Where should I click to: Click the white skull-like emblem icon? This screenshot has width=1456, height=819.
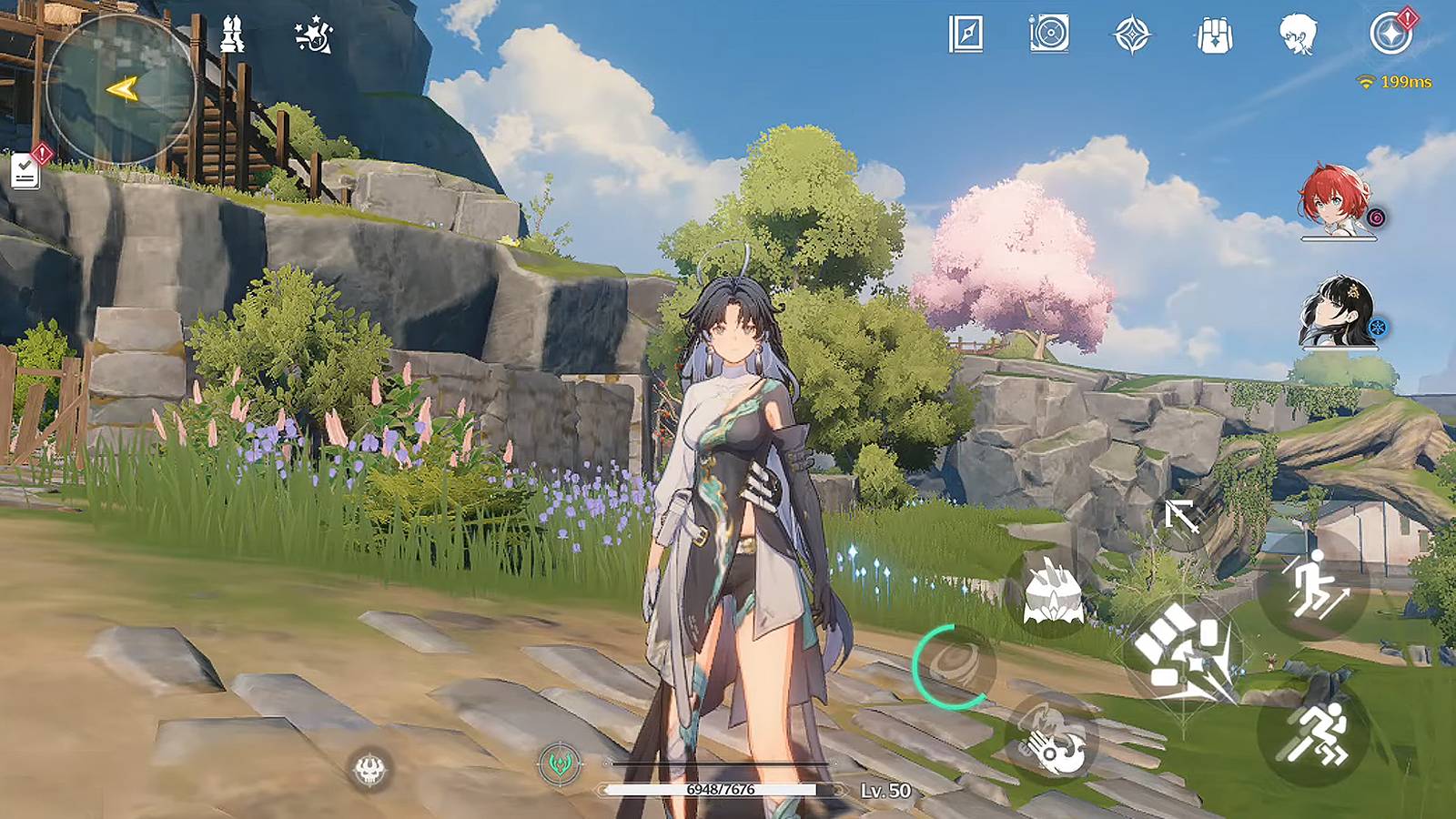[370, 771]
